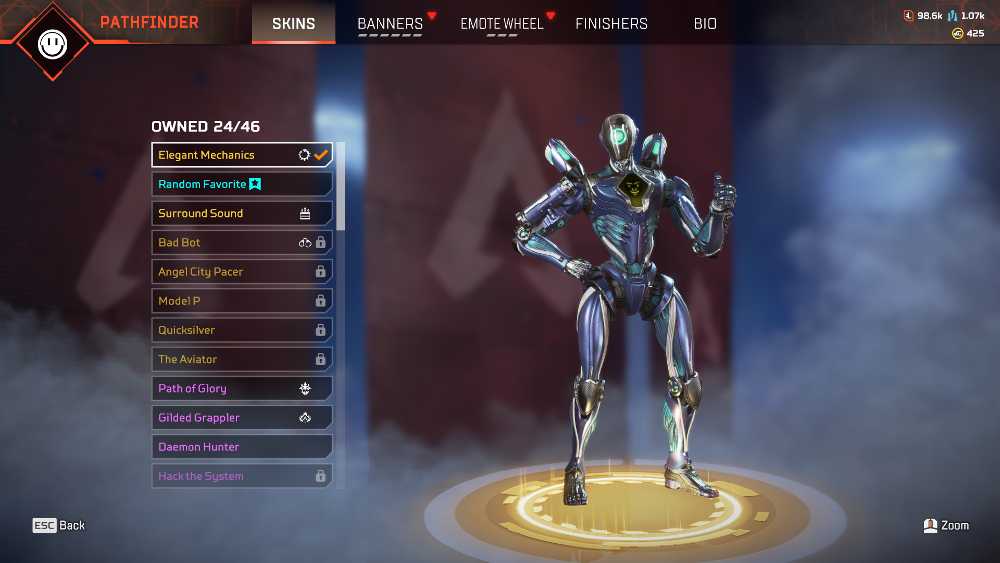Show the Finishers tab

[611, 24]
